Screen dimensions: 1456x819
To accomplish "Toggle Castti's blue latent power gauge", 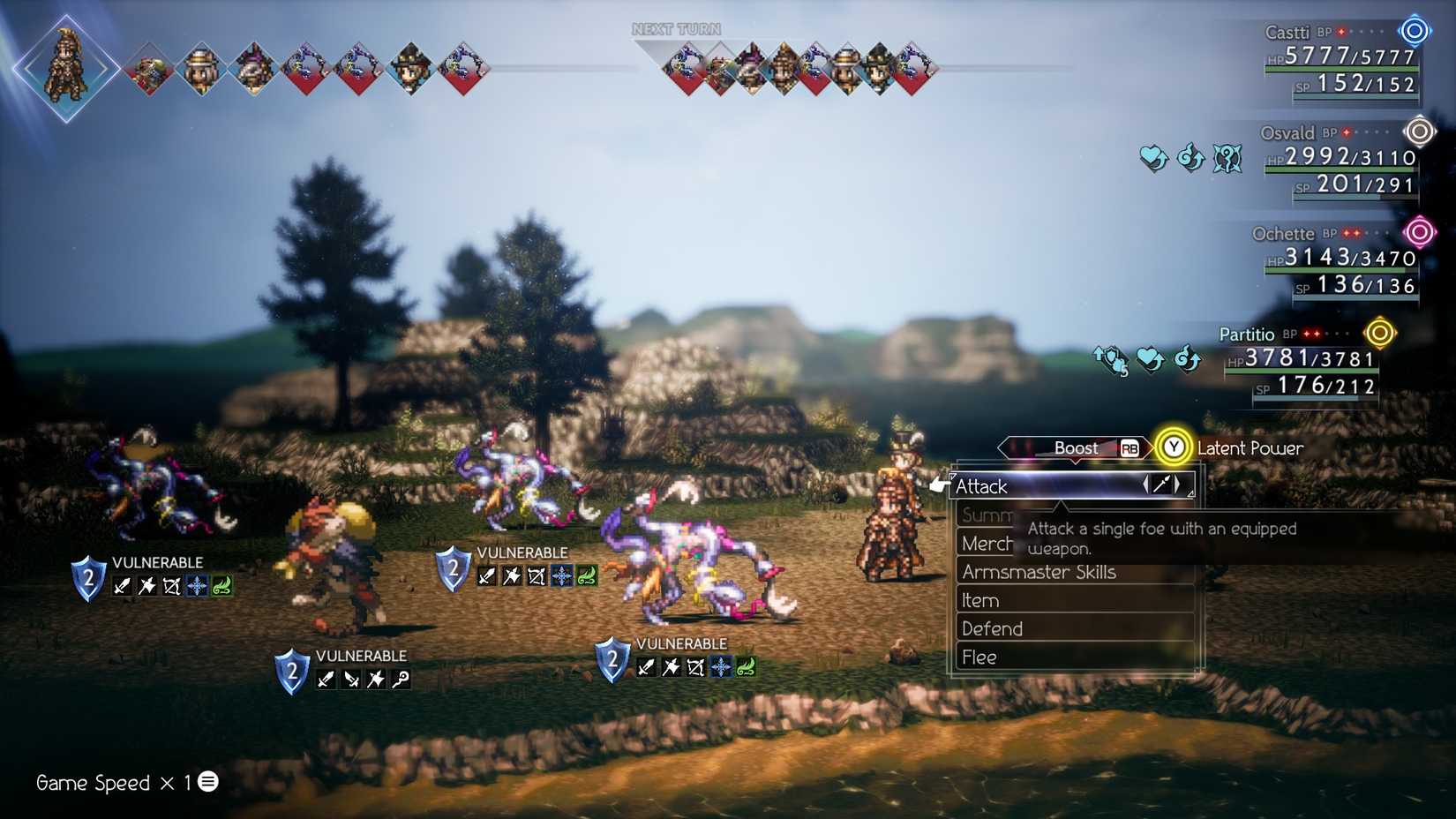I will click(1414, 31).
